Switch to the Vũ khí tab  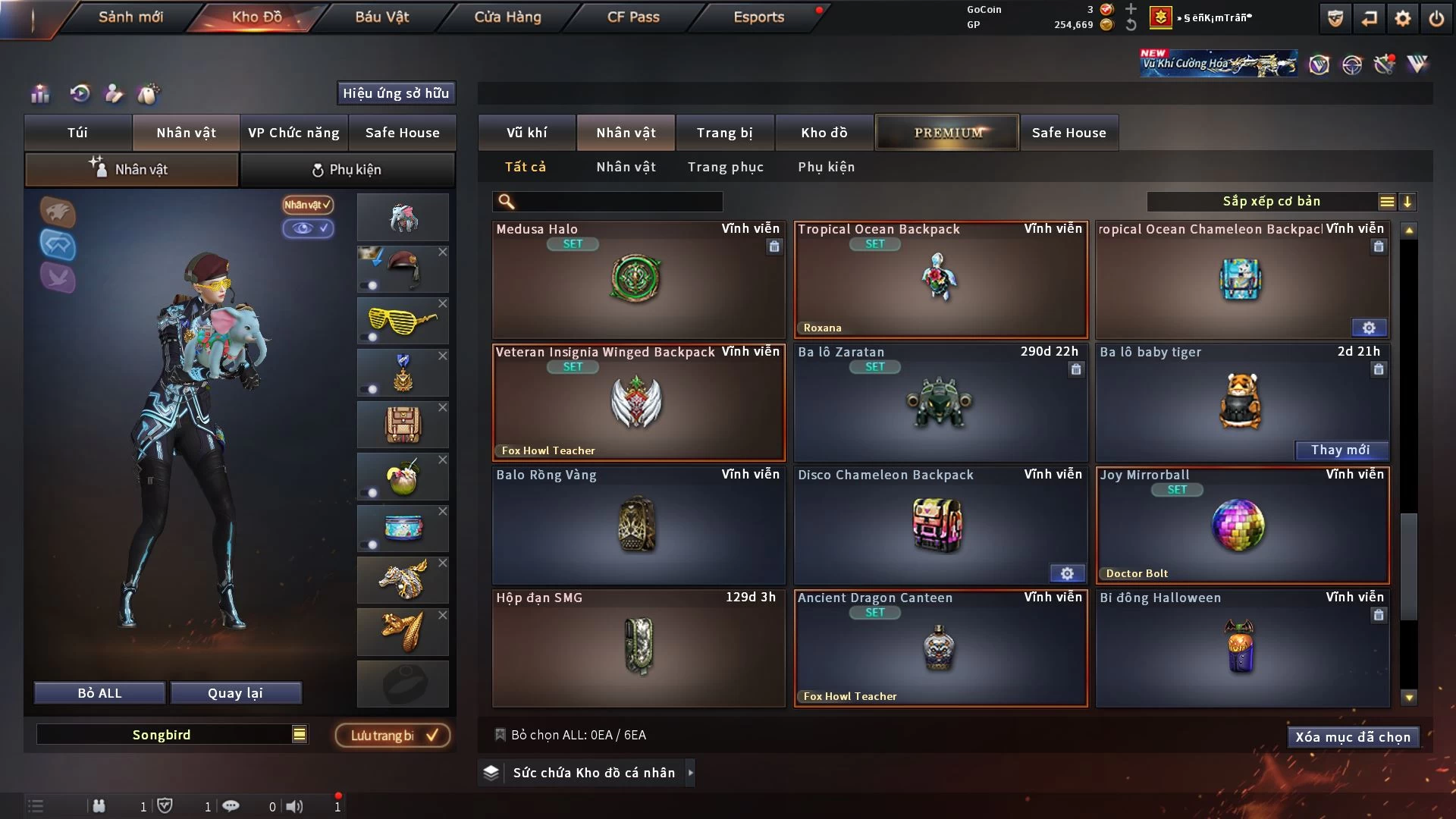click(526, 133)
